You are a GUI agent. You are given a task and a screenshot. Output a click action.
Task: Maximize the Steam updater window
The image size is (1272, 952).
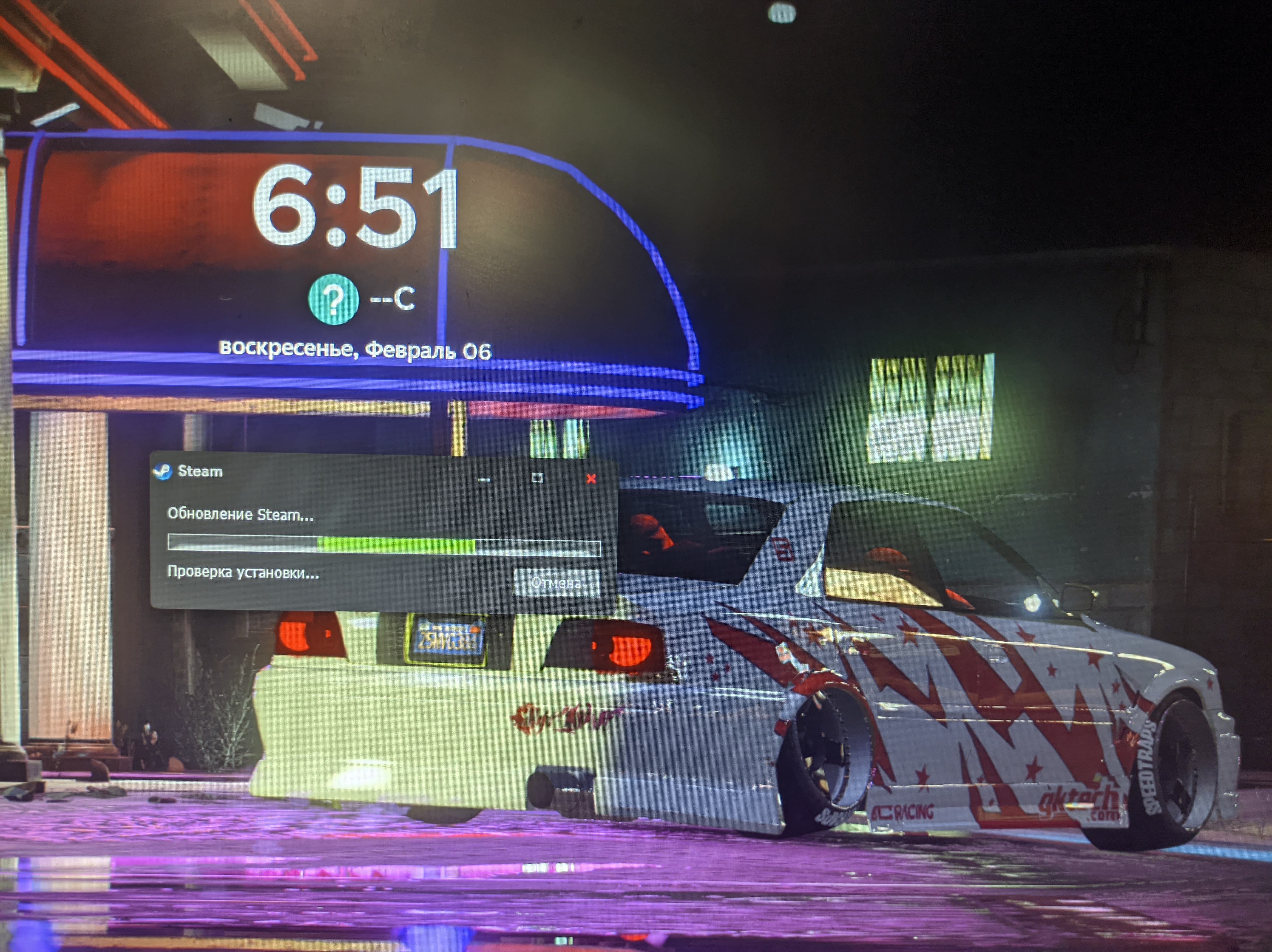pyautogui.click(x=537, y=478)
